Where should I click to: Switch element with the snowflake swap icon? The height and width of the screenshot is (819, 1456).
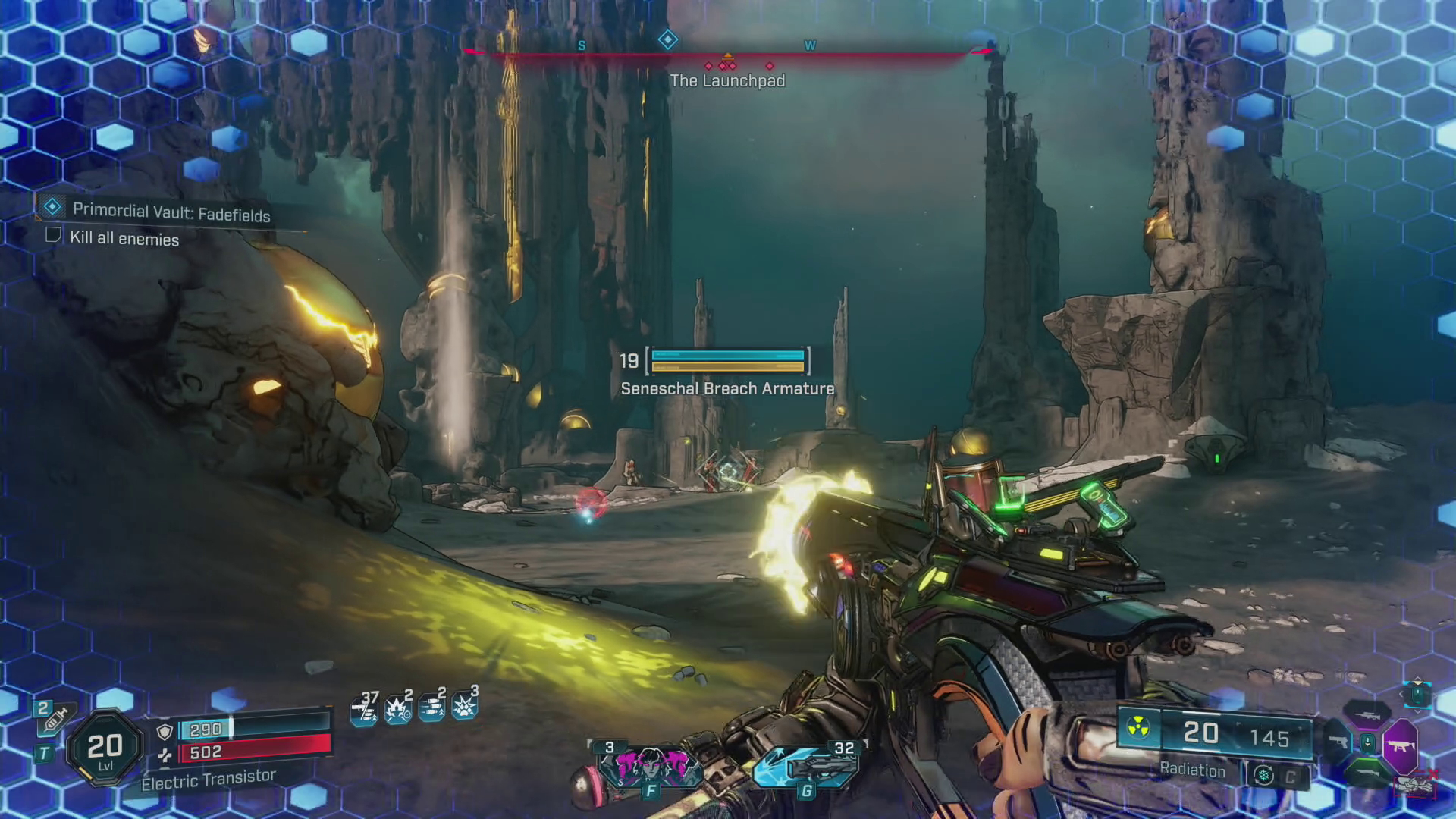(1263, 775)
